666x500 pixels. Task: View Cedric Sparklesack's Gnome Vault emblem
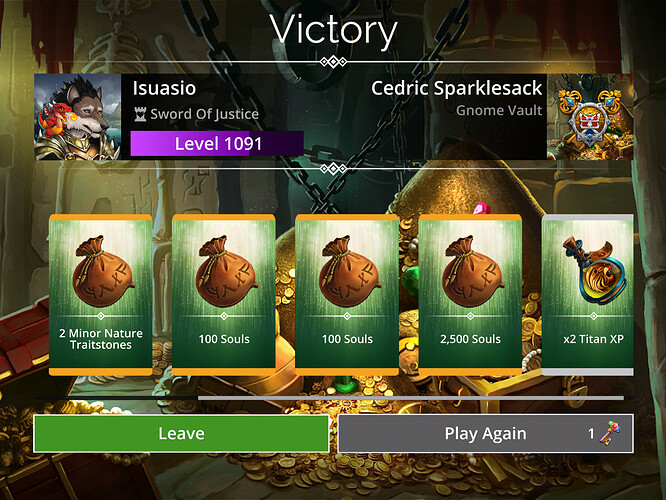pyautogui.click(x=589, y=117)
